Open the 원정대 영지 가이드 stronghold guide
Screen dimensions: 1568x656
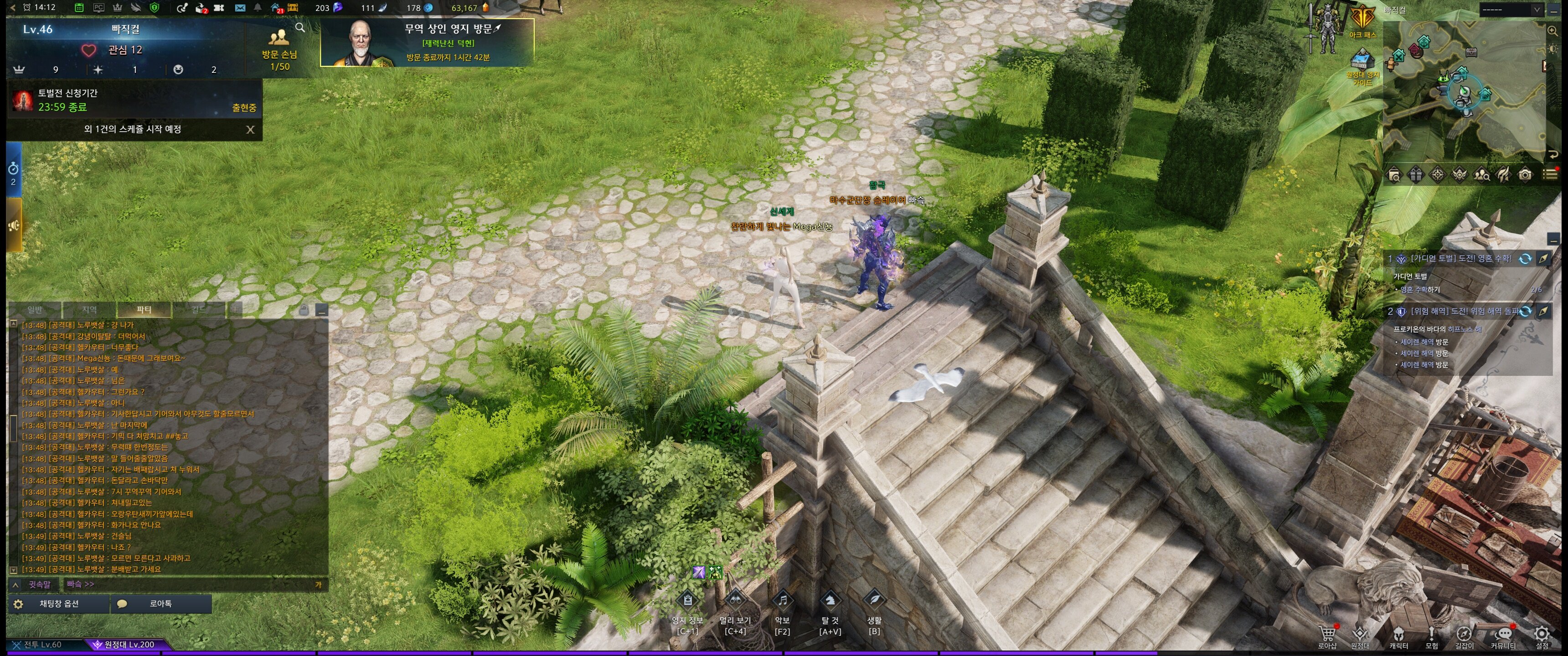[1362, 67]
